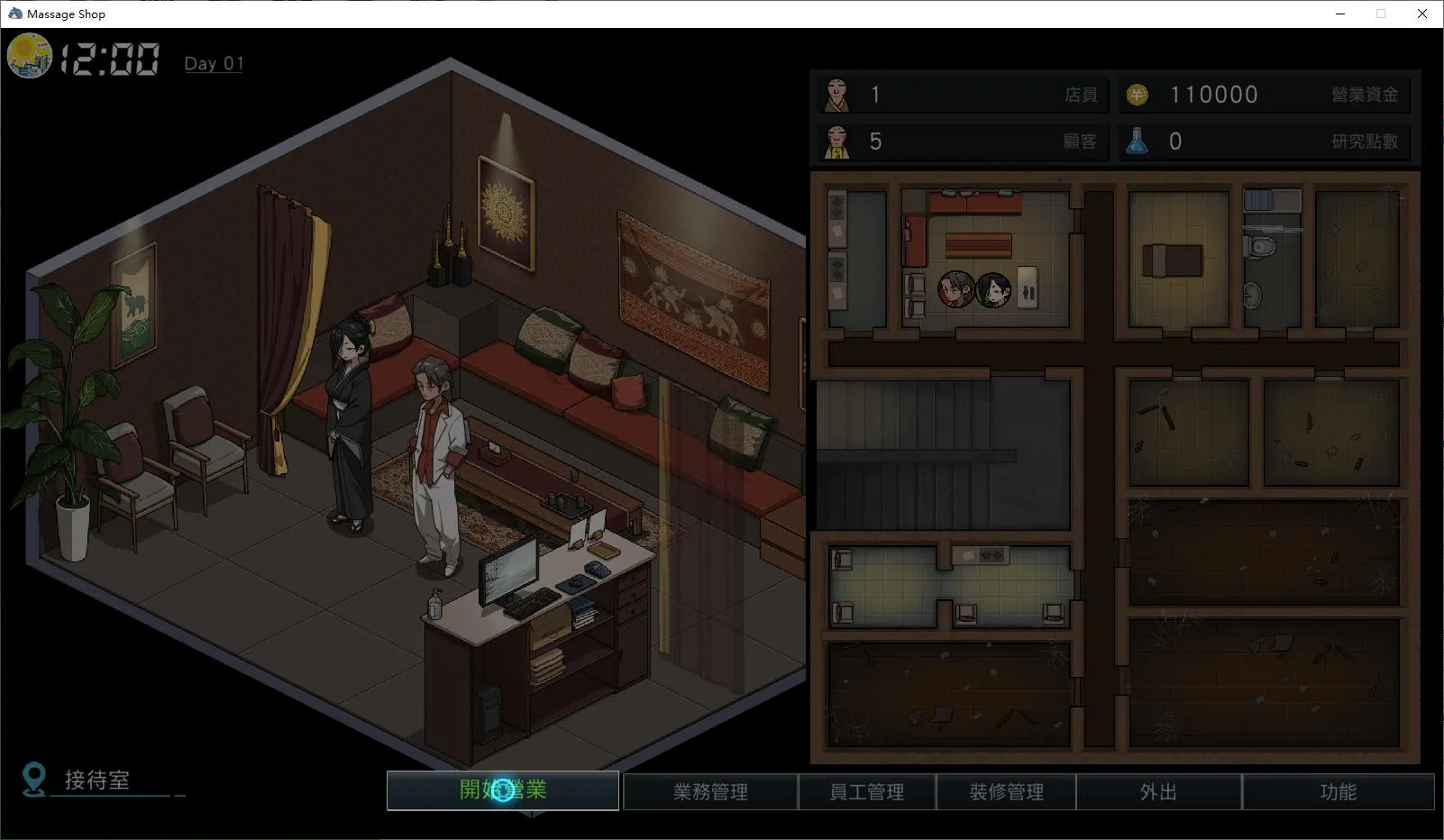1444x840 pixels.
Task: Close the Massage Shop window
Action: pos(1422,14)
